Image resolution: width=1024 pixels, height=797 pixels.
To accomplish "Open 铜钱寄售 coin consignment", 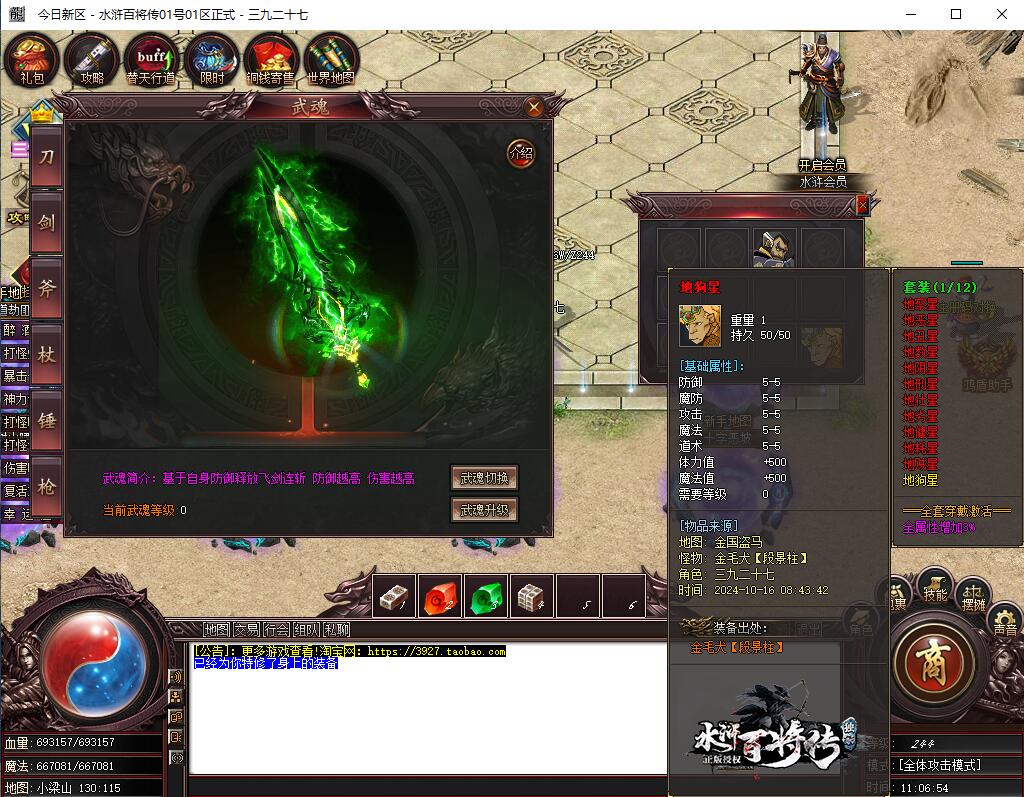I will point(271,58).
